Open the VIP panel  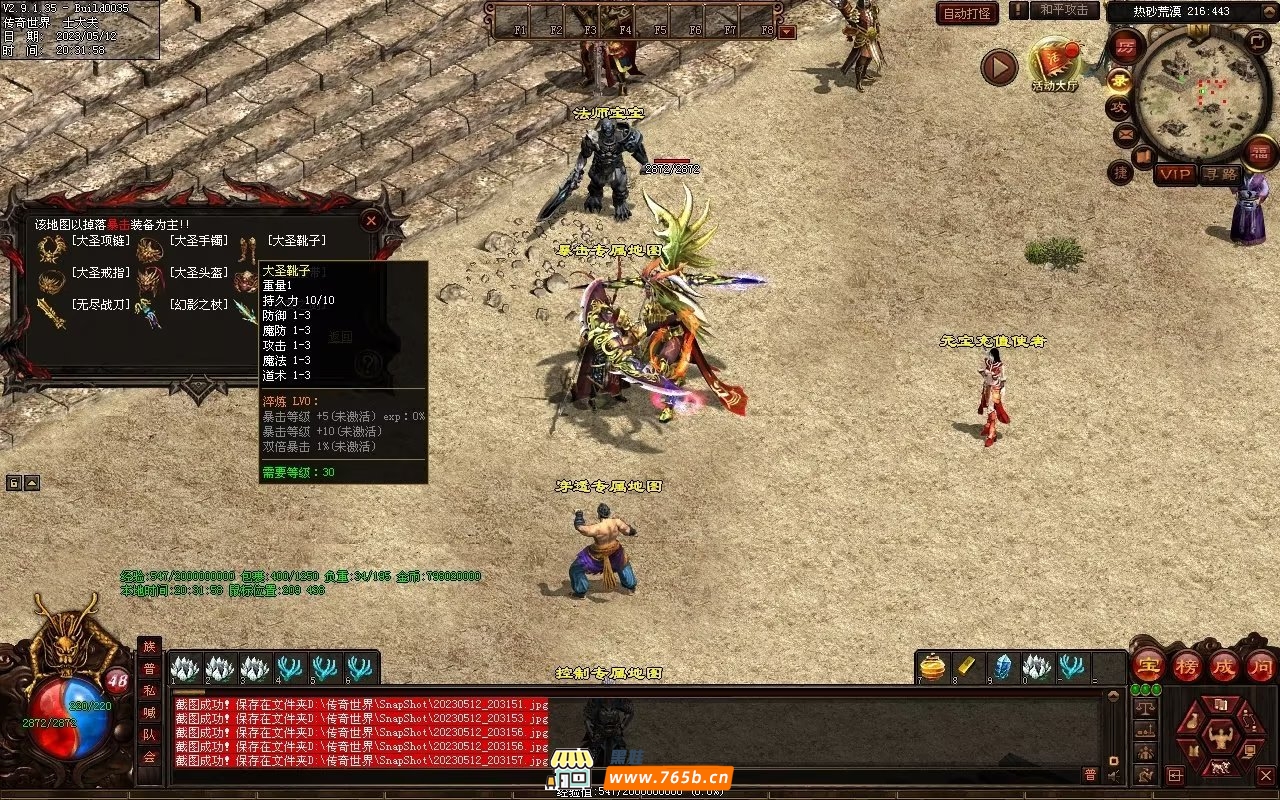click(x=1176, y=174)
